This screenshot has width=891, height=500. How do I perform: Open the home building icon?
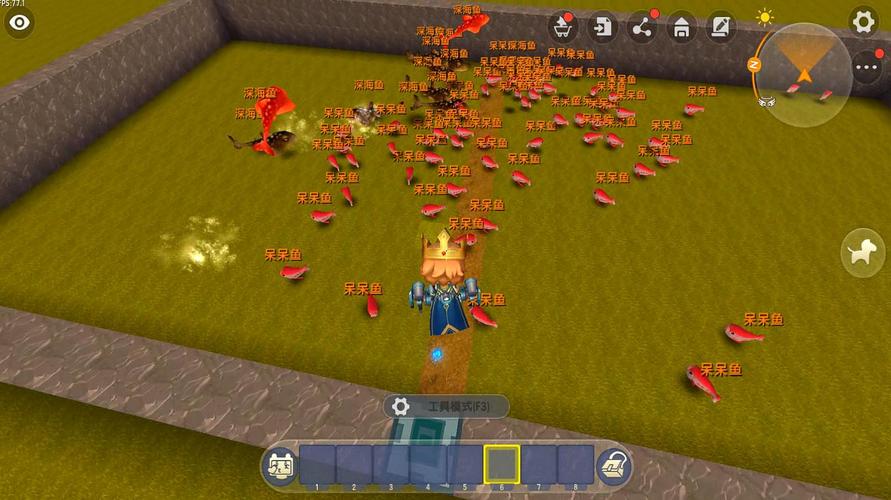pyautogui.click(x=681, y=27)
